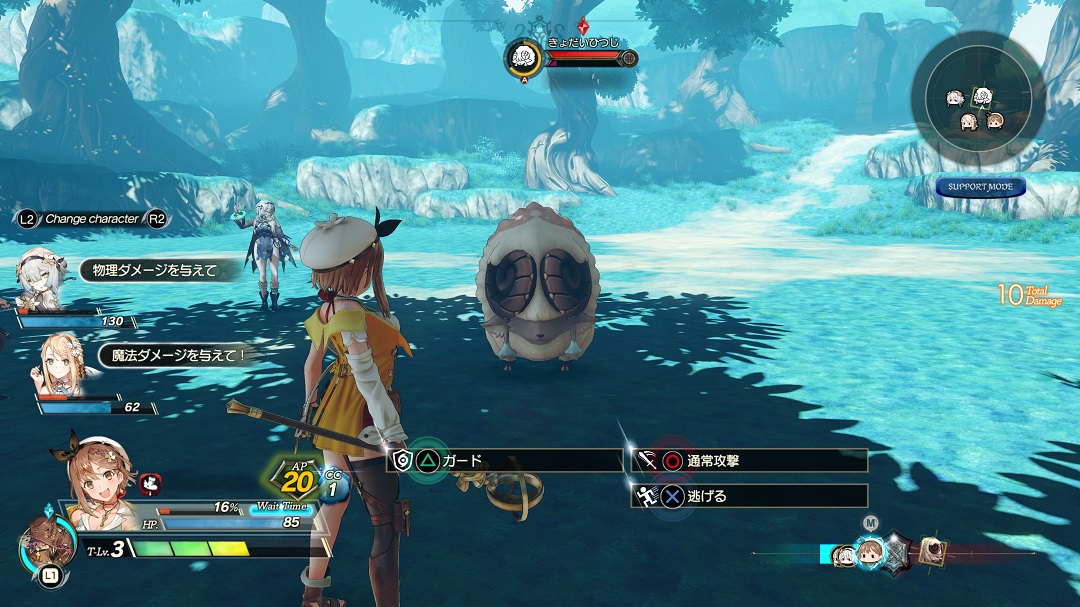Click the enemy sheep target icon
Image resolution: width=1080 pixels, height=607 pixels.
523,57
